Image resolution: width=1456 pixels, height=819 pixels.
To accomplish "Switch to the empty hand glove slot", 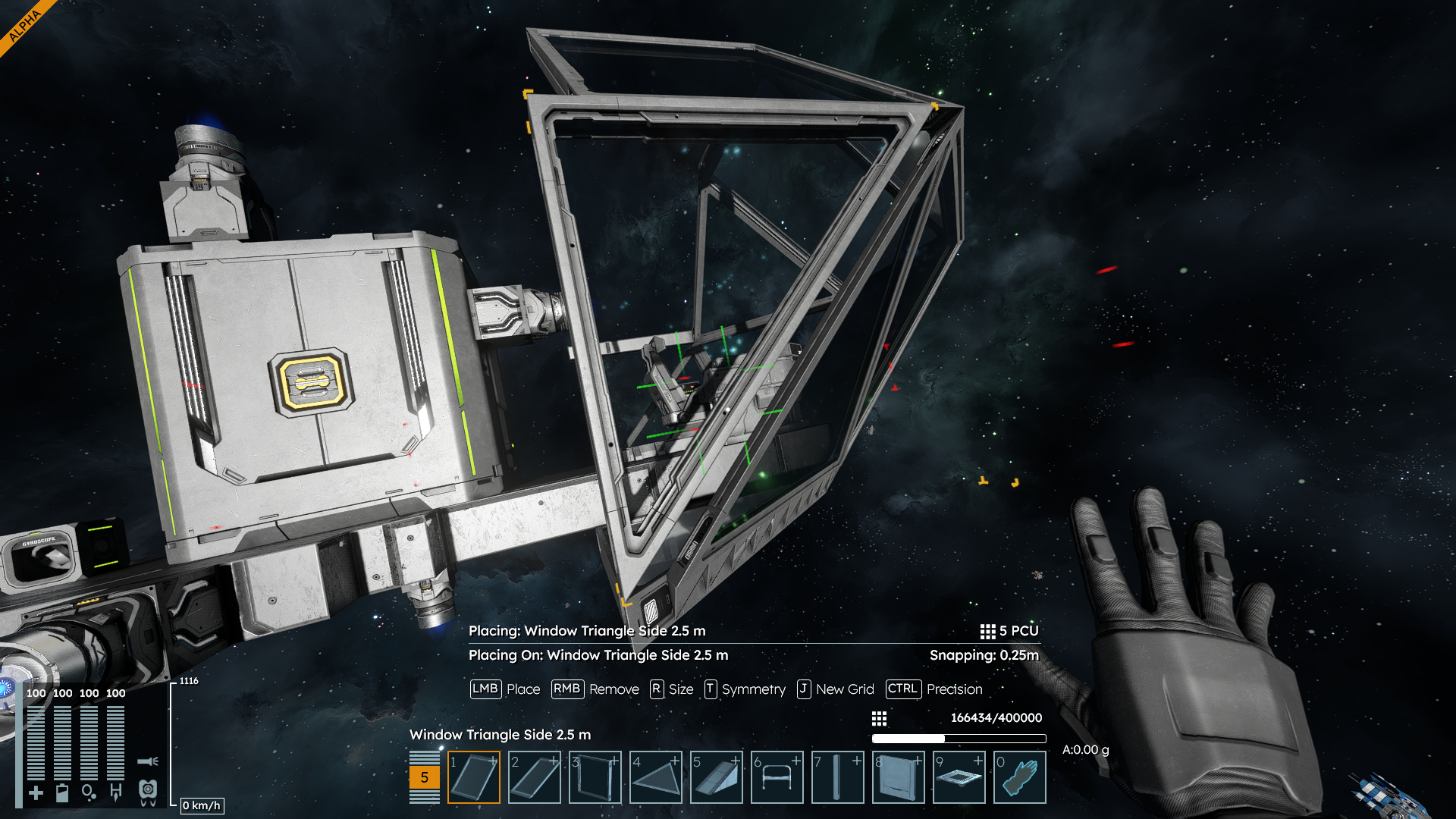I will pyautogui.click(x=1020, y=777).
